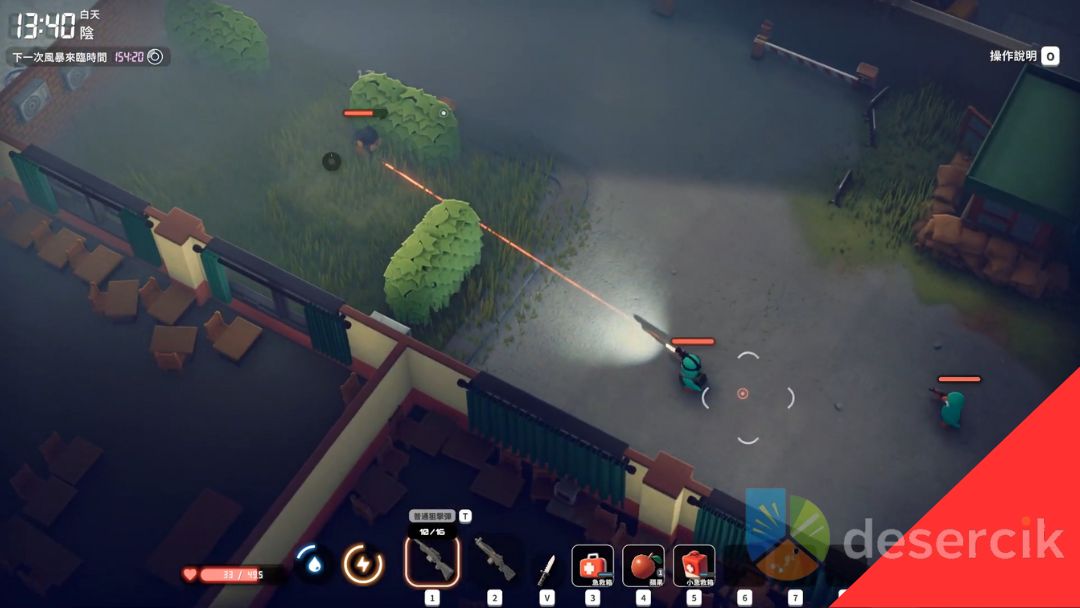Click the storm countdown swirl icon
The height and width of the screenshot is (608, 1080).
[155, 57]
